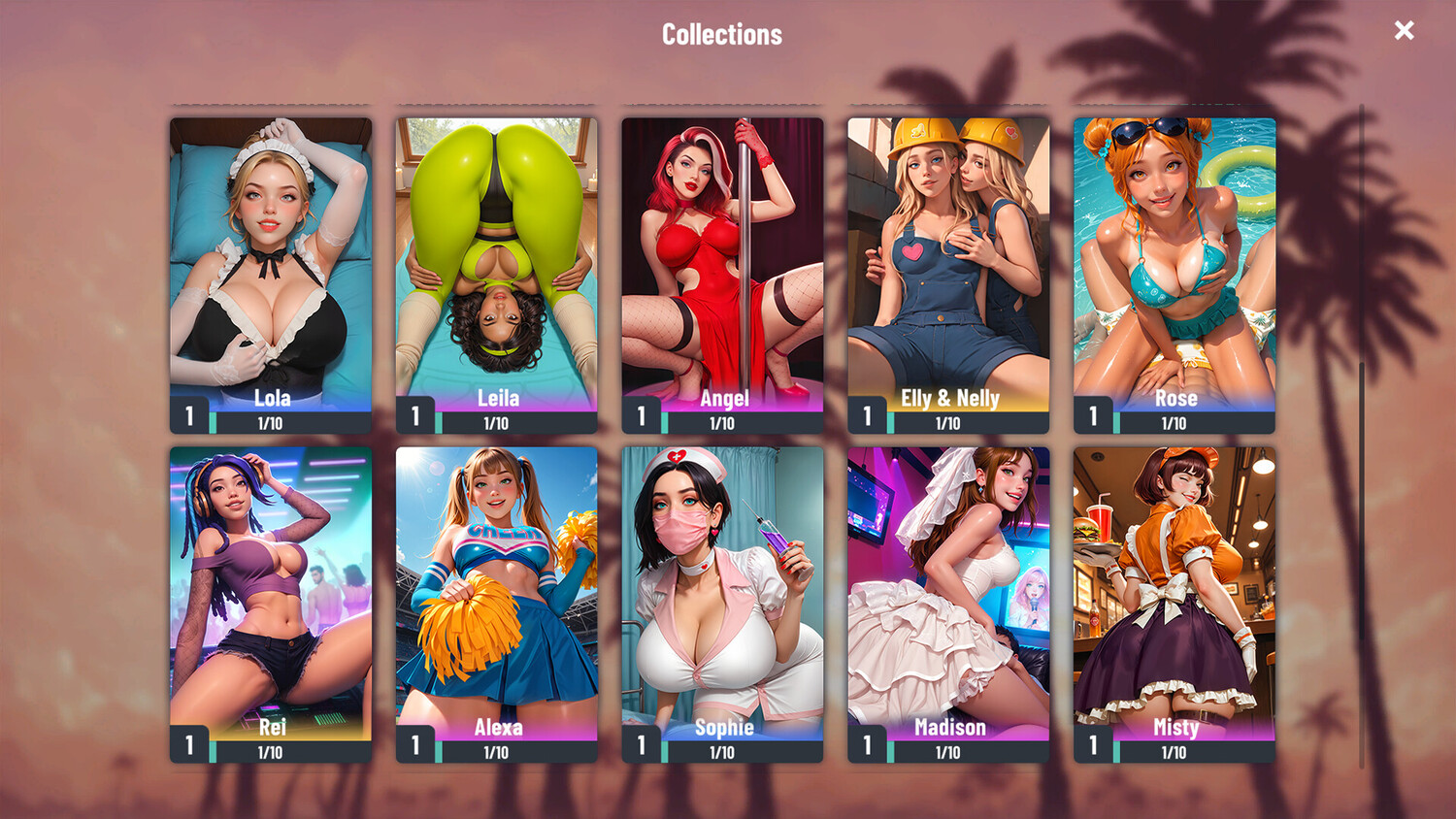Close the Collections screen
The width and height of the screenshot is (1456, 819).
[1404, 31]
